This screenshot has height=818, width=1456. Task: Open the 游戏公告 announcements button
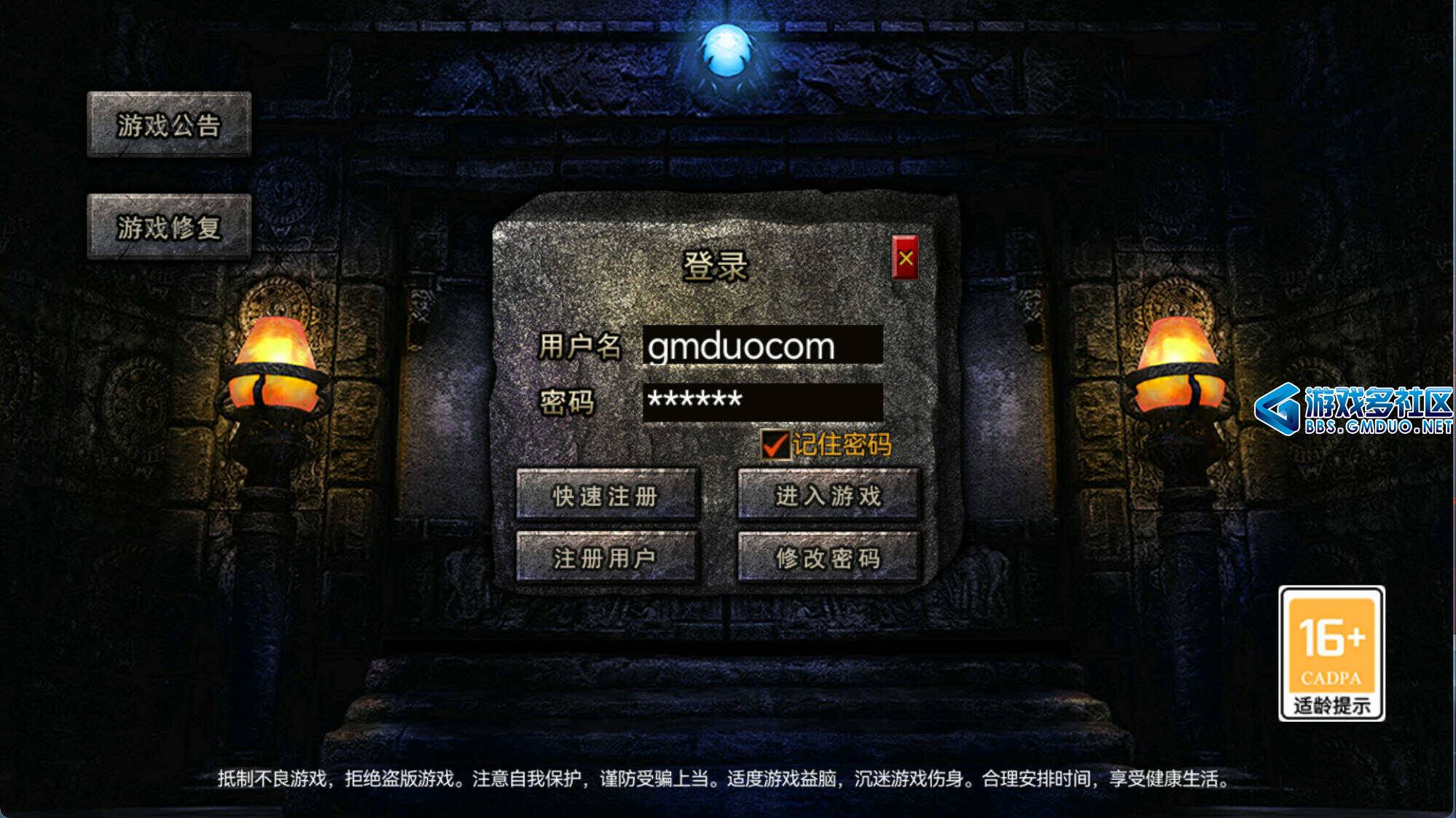click(x=169, y=125)
